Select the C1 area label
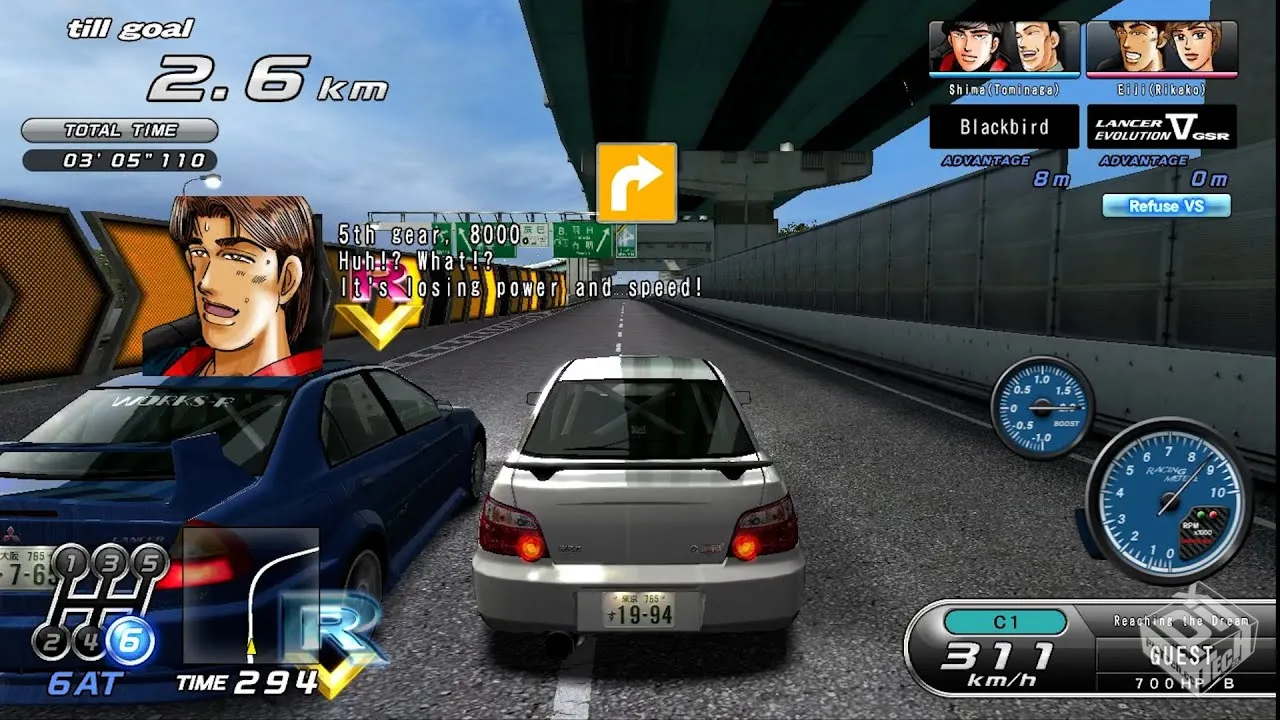Viewport: 1280px width, 720px height. (x=1005, y=622)
